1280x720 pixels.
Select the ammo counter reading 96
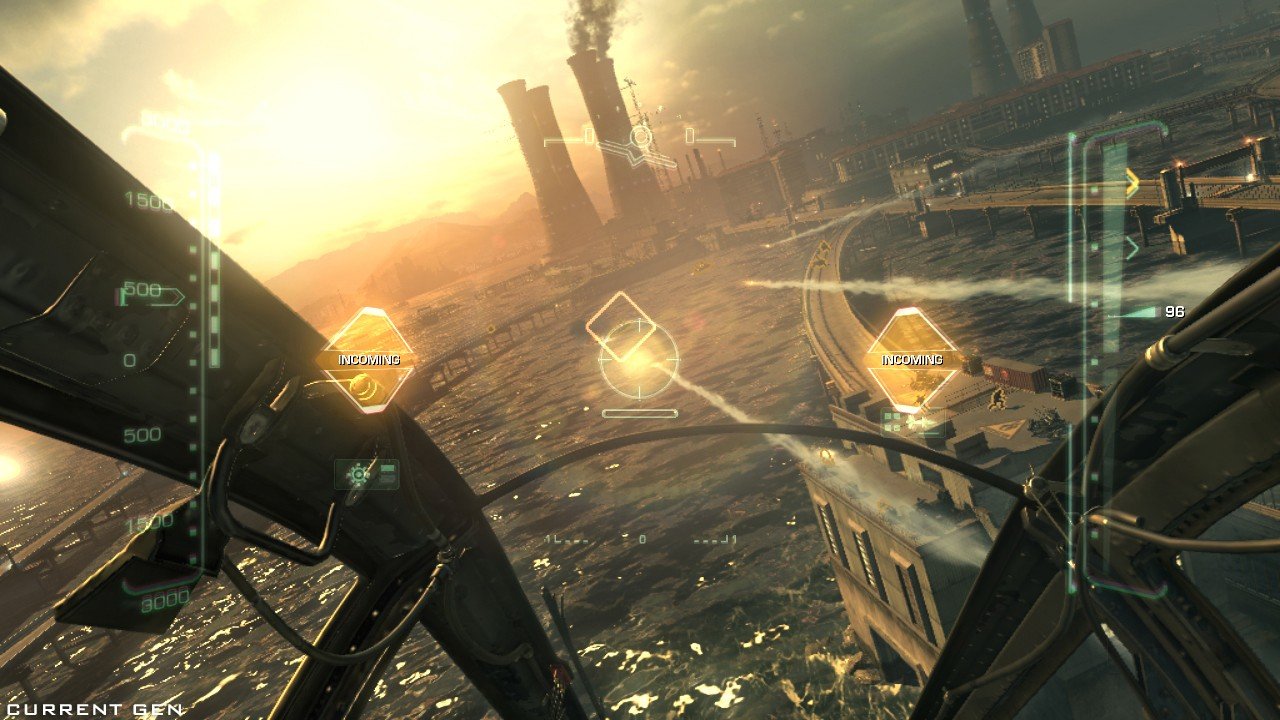pos(1176,311)
